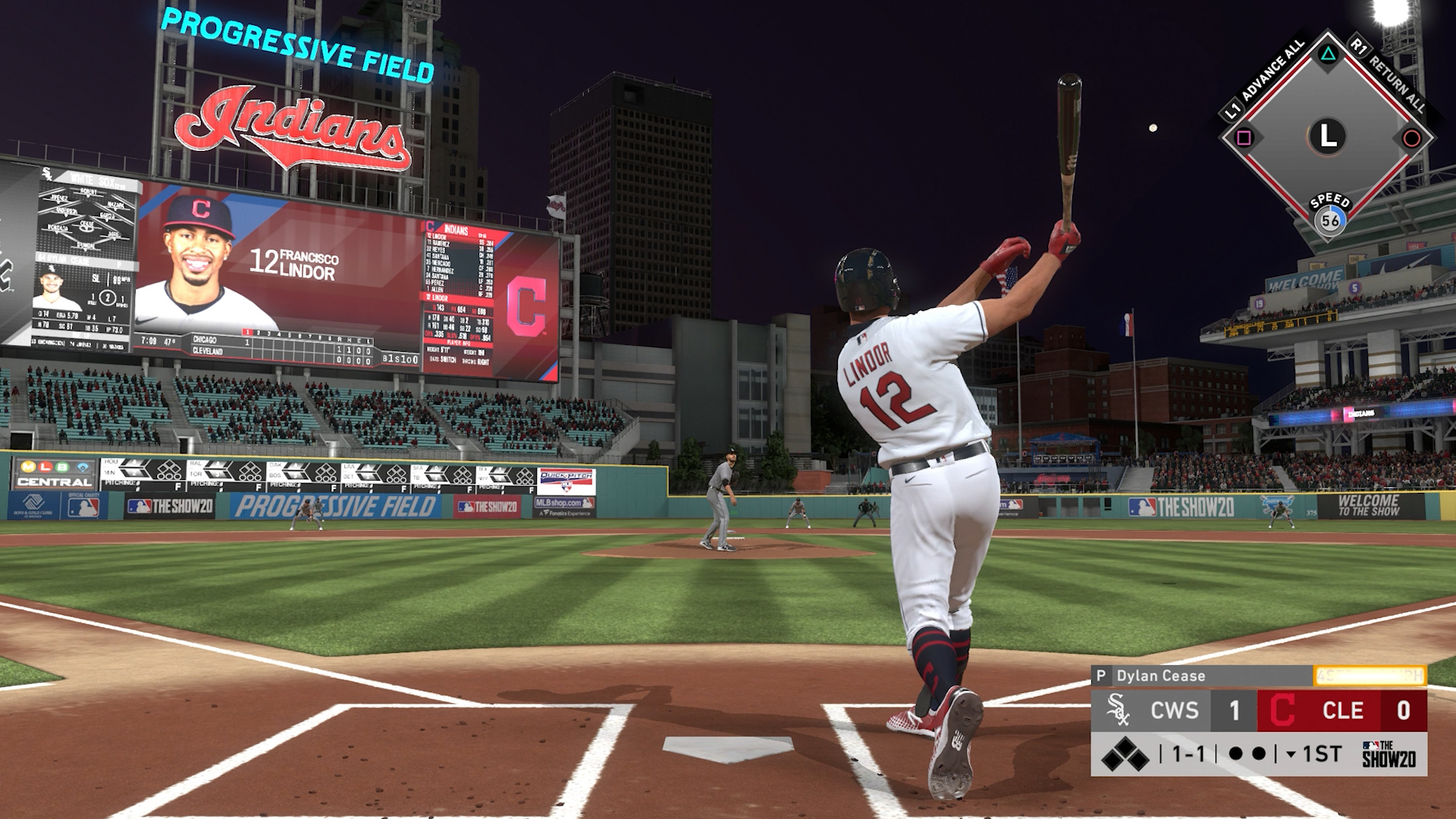
Task: Open the Speed 56 runner indicator
Action: 1330,220
